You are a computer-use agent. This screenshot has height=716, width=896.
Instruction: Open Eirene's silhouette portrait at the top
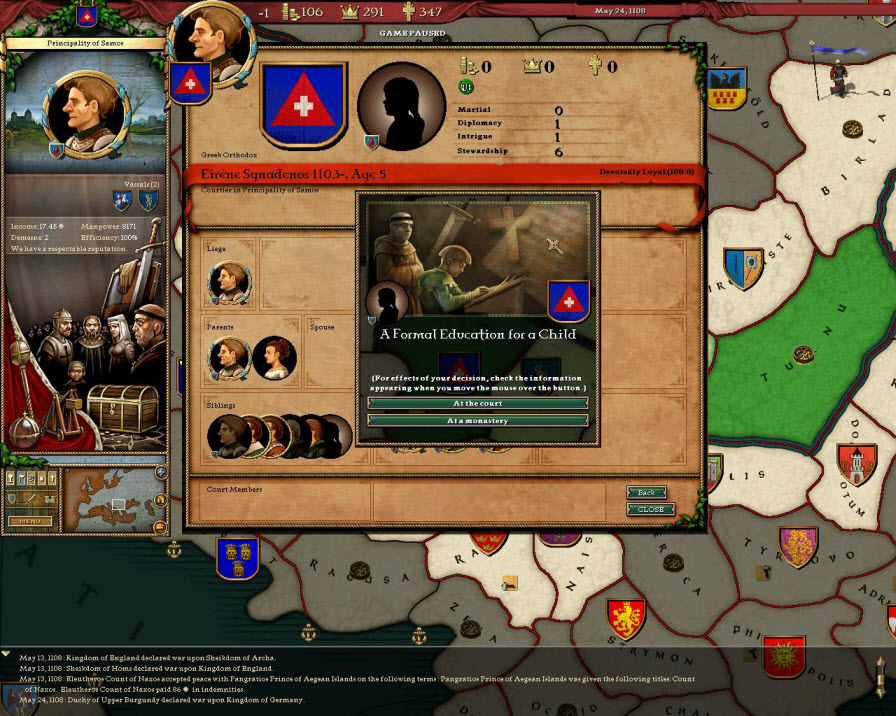(400, 106)
